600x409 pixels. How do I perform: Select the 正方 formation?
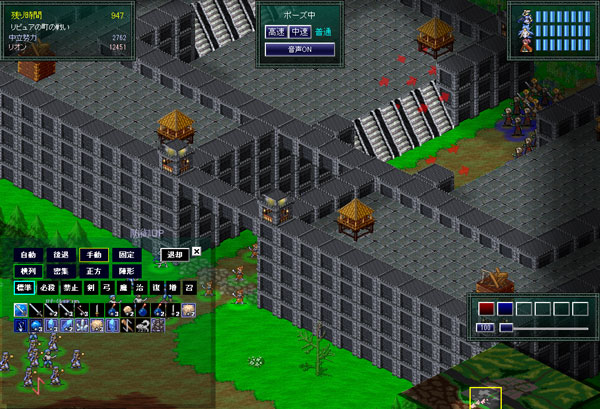point(92,270)
